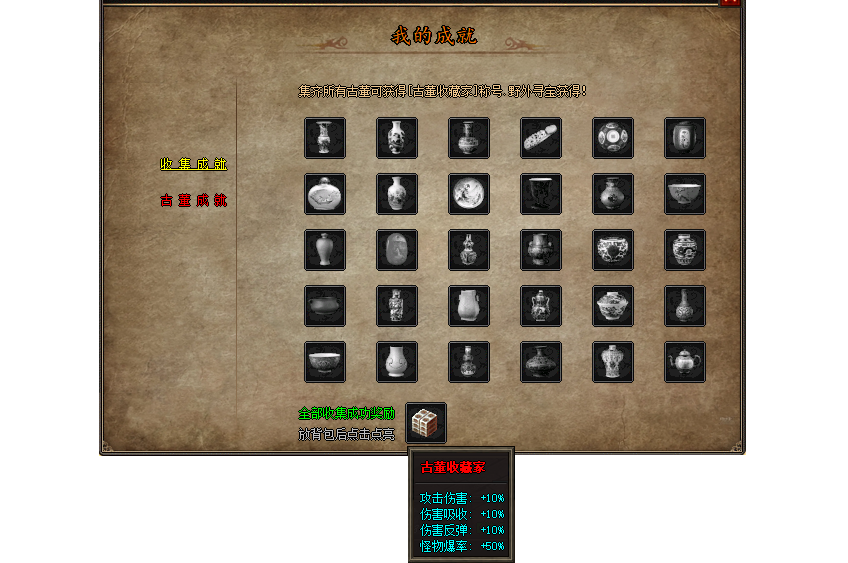Open the 古董成就 category
The height and width of the screenshot is (563, 848).
pyautogui.click(x=193, y=200)
